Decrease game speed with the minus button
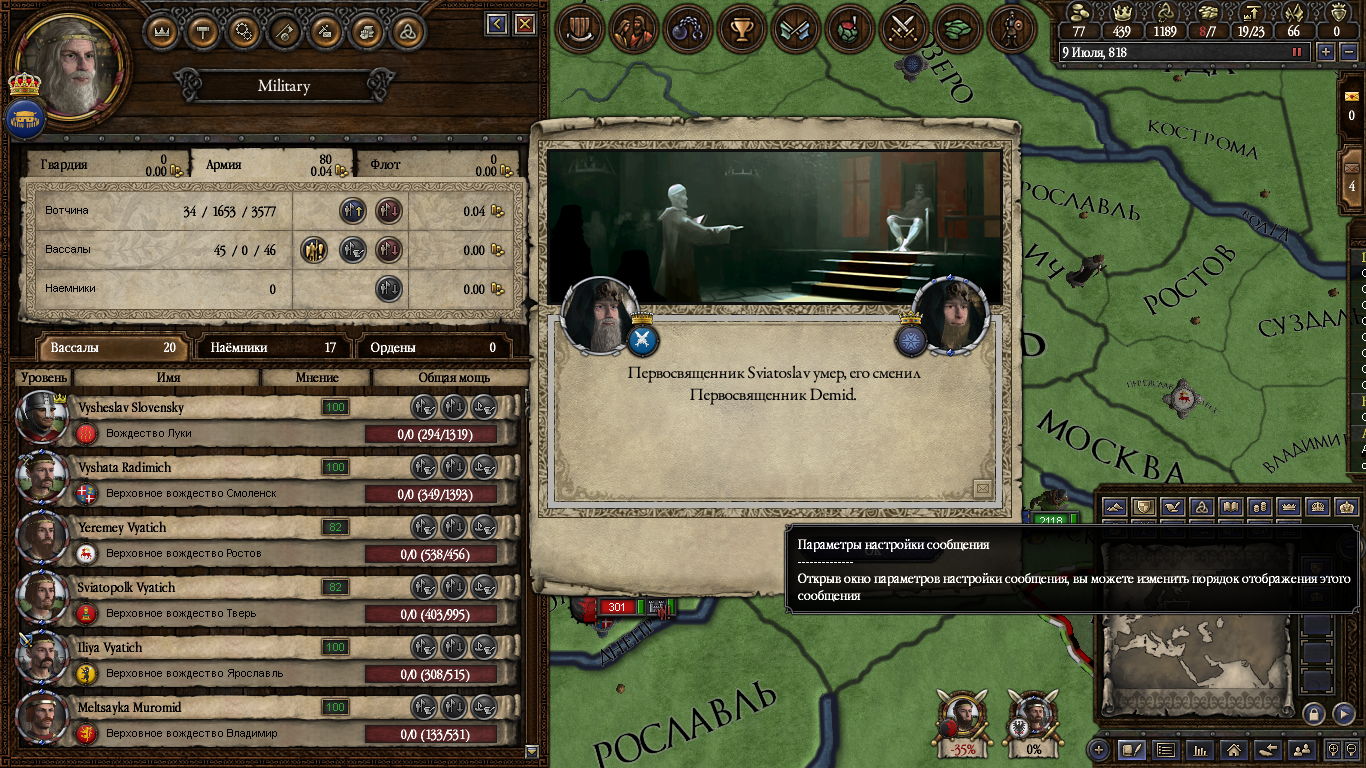 coord(1347,52)
